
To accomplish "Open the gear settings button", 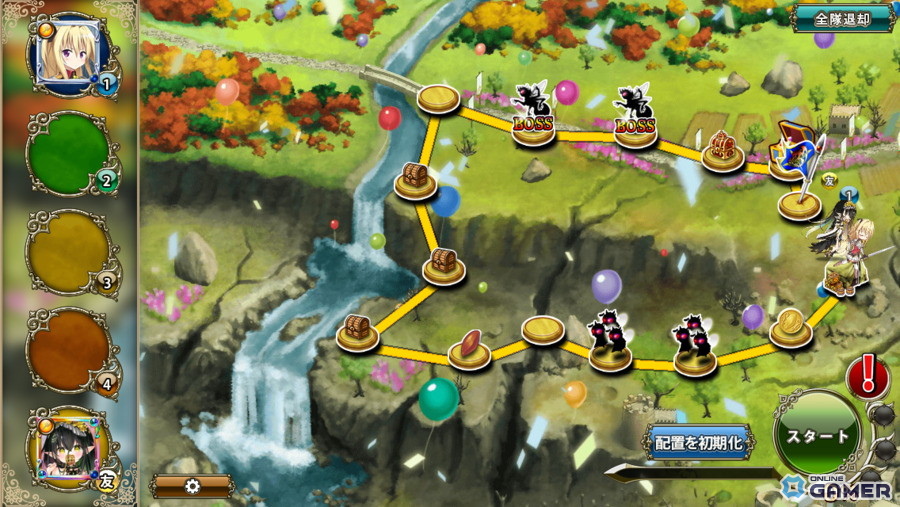I will pos(192,486).
